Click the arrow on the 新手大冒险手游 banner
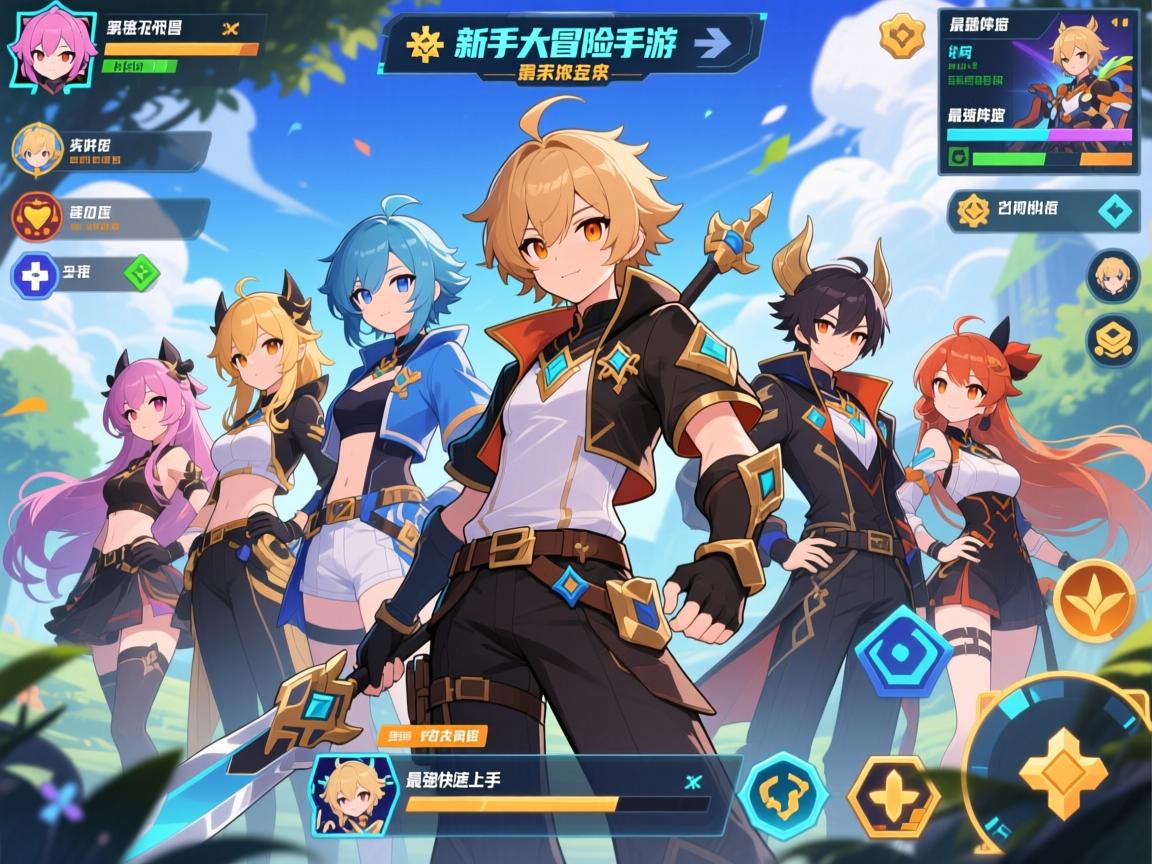The width and height of the screenshot is (1152, 864). (x=709, y=43)
